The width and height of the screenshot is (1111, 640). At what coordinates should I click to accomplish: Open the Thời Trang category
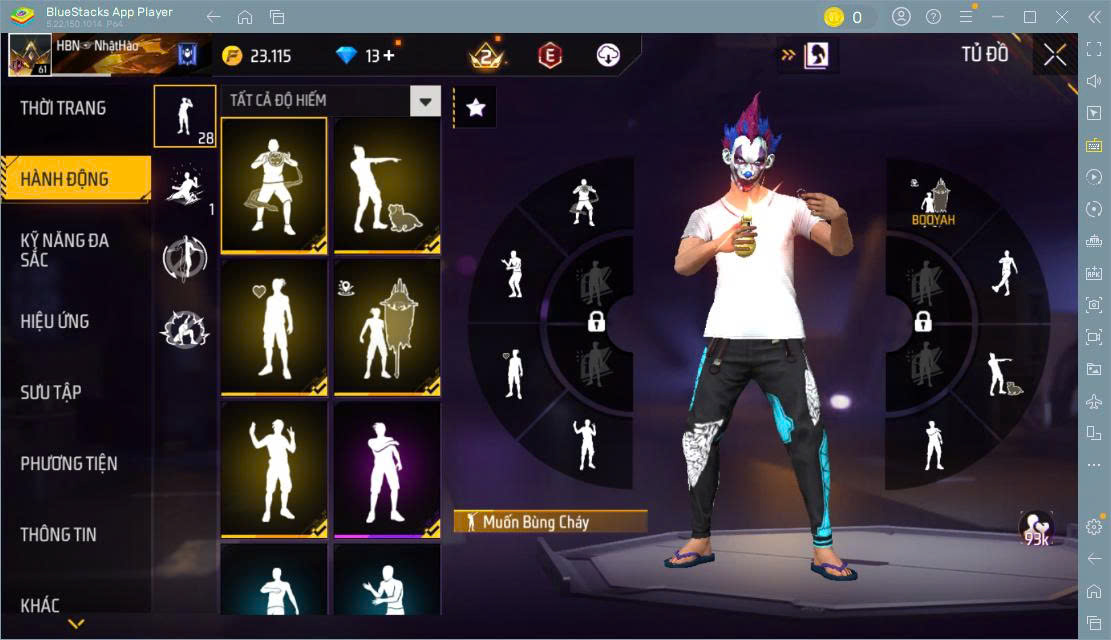point(63,108)
